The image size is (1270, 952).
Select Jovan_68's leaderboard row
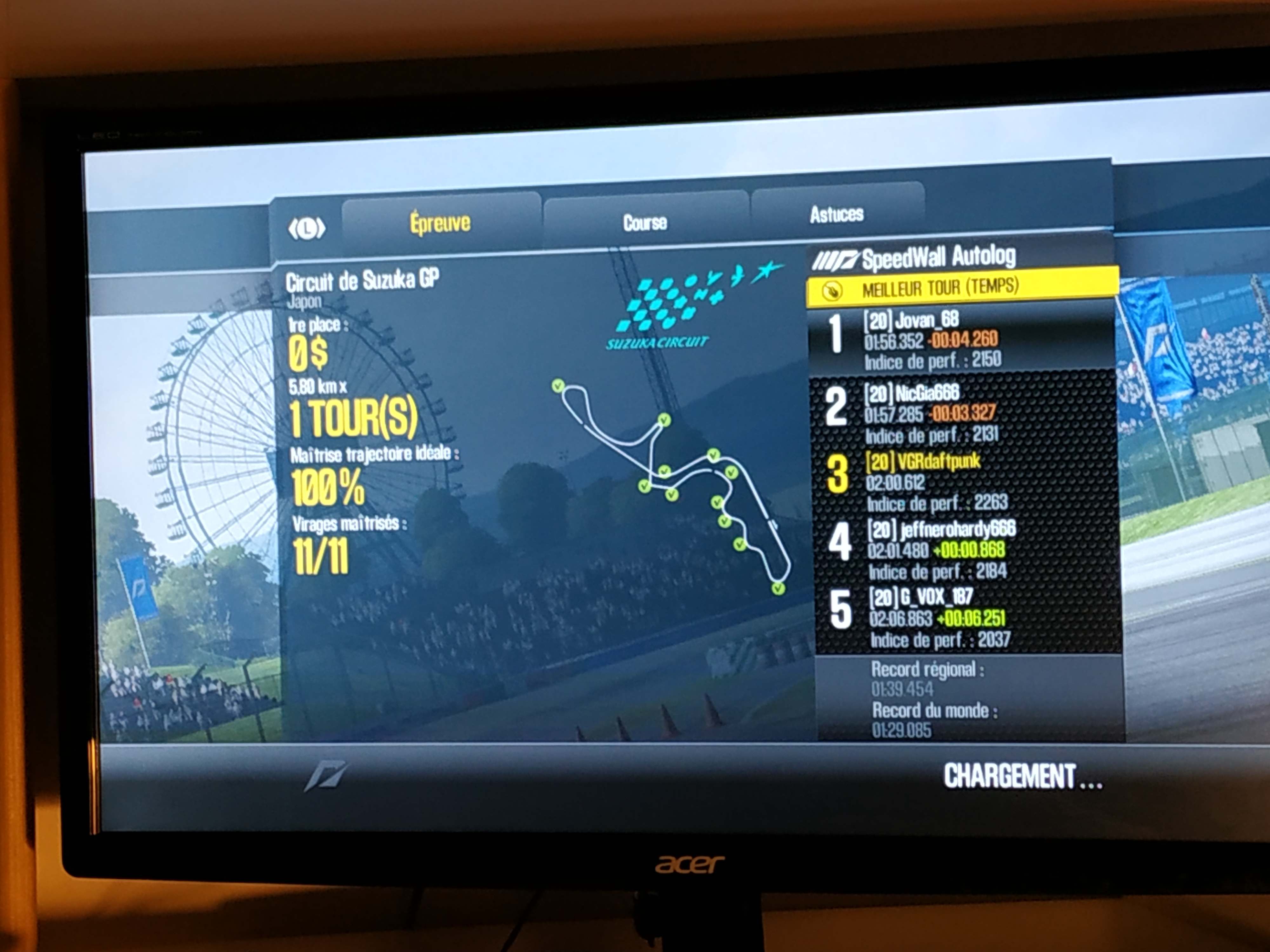[x=962, y=339]
